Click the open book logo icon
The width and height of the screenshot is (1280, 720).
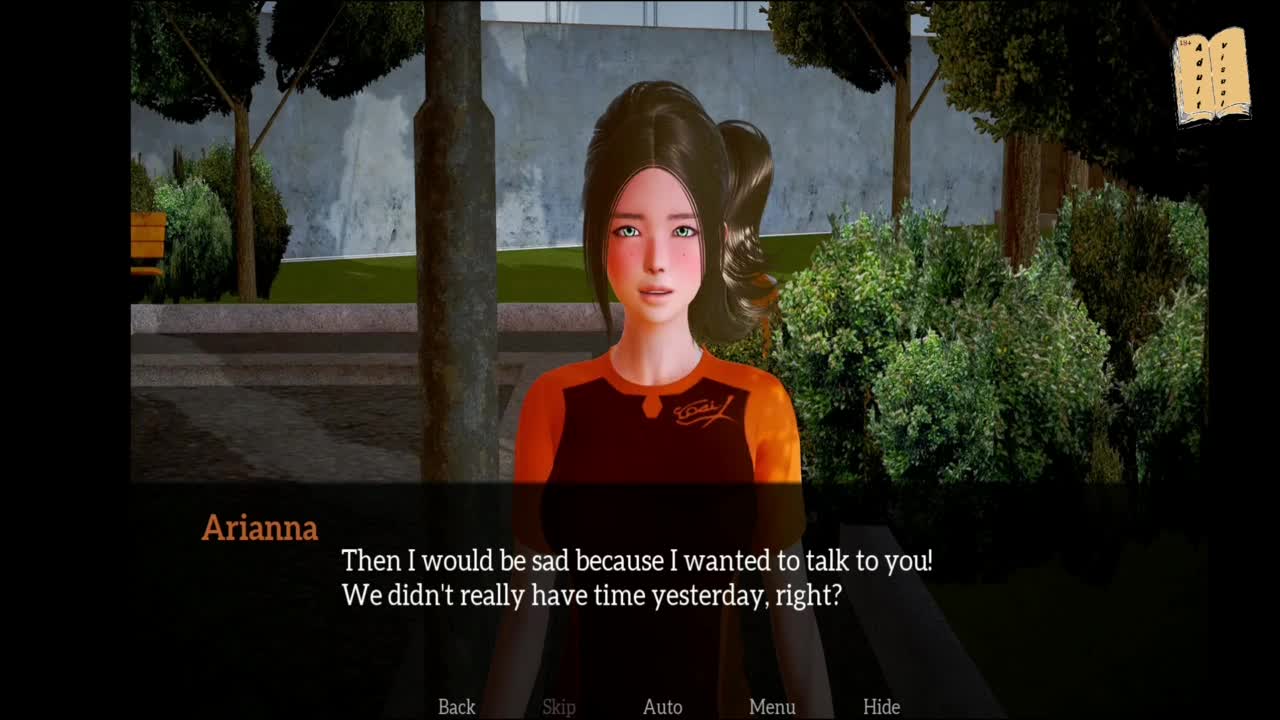(1211, 77)
